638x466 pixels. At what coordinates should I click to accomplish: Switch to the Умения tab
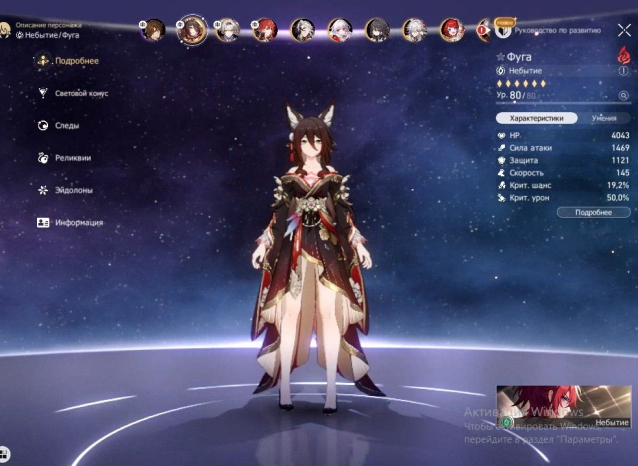point(603,118)
